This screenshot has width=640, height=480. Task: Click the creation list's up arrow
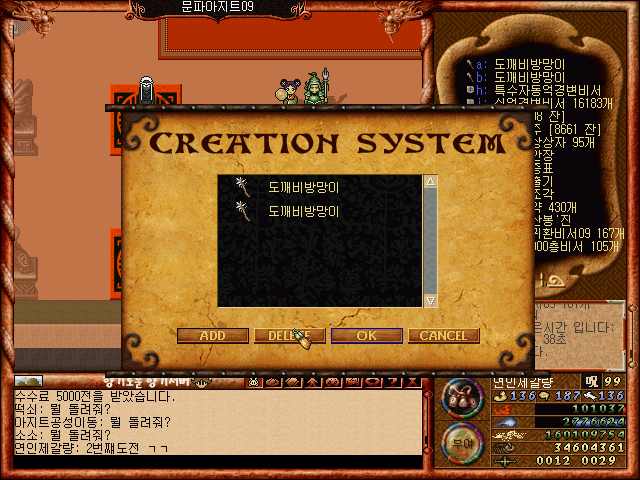431,183
